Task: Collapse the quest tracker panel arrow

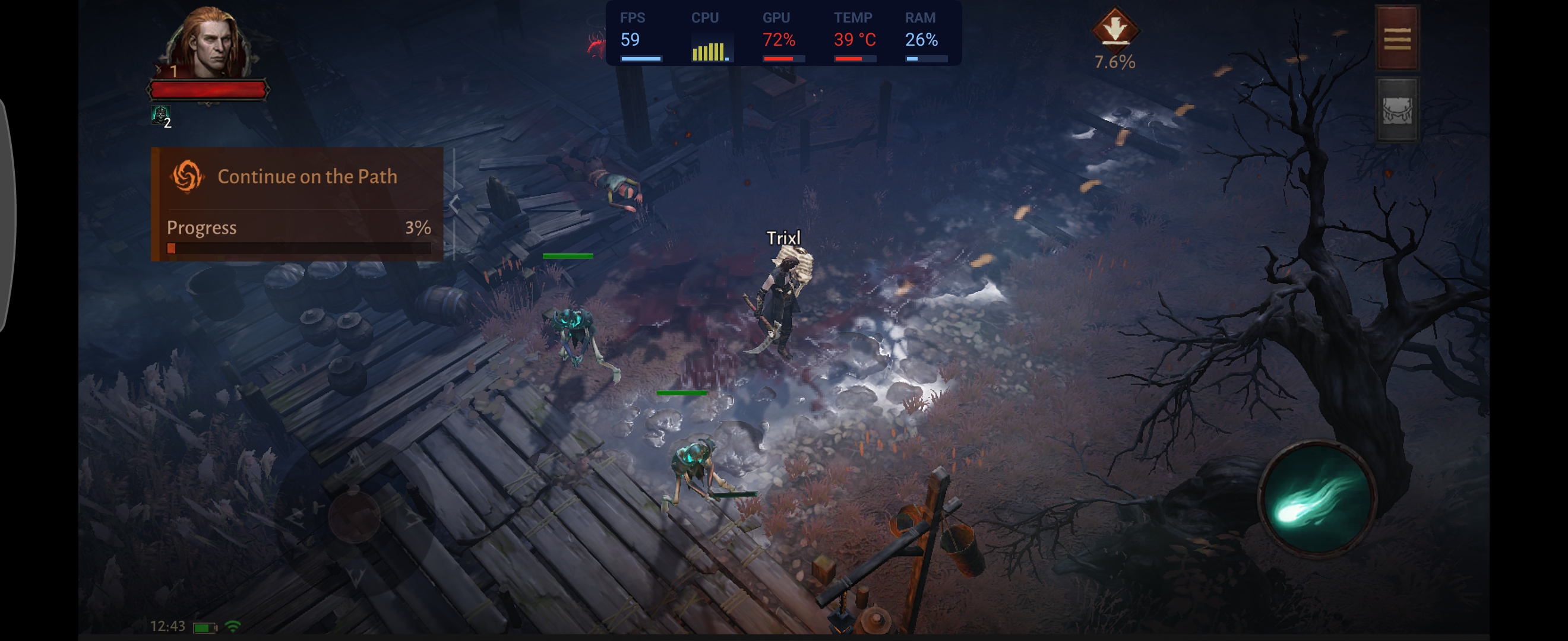Action: pos(454,204)
